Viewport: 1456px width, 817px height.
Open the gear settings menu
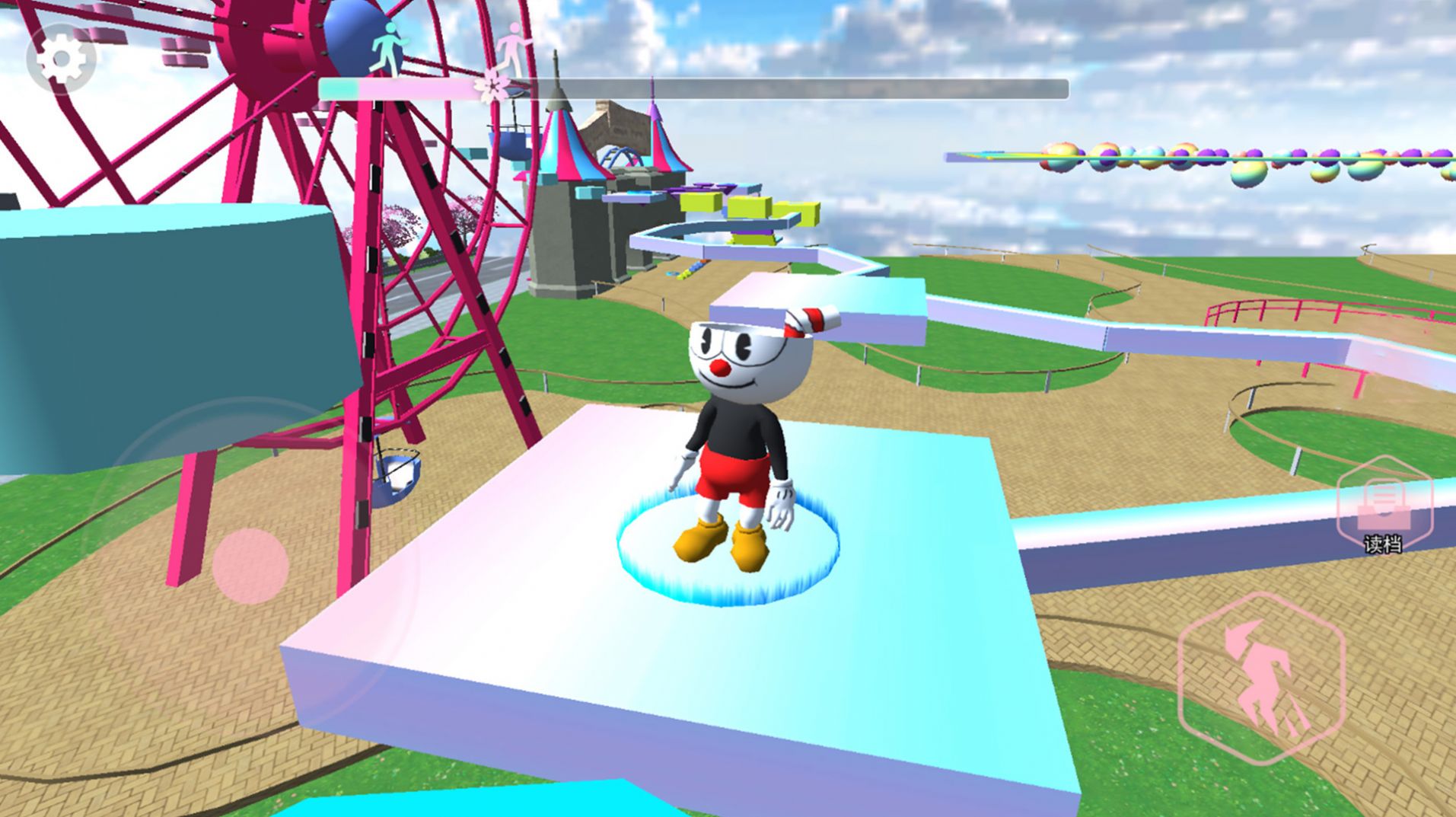pyautogui.click(x=61, y=59)
